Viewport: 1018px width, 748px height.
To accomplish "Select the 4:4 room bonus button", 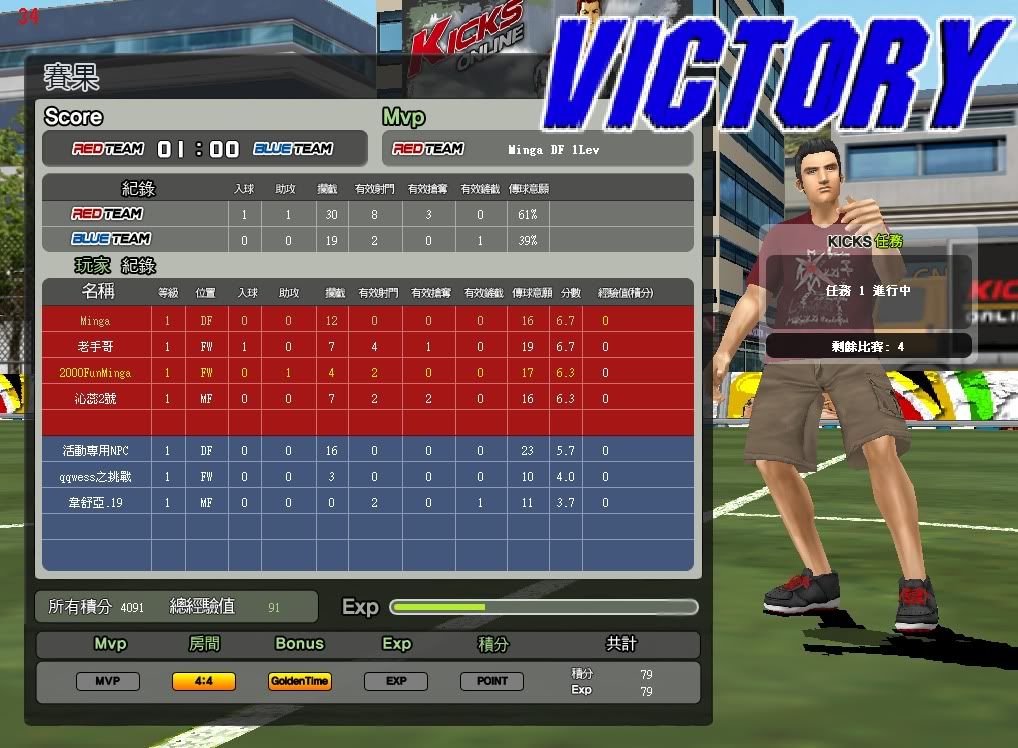I will (x=204, y=681).
